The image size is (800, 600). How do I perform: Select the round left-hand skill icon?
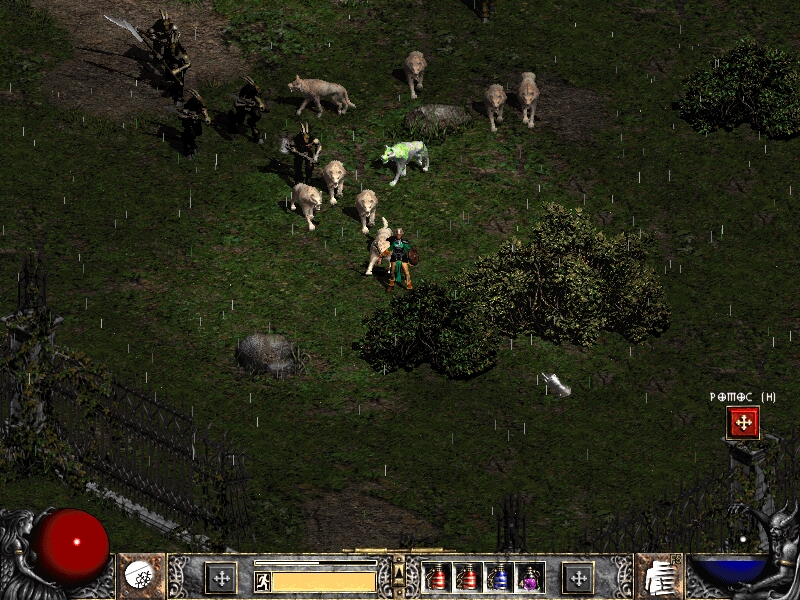pyautogui.click(x=137, y=576)
